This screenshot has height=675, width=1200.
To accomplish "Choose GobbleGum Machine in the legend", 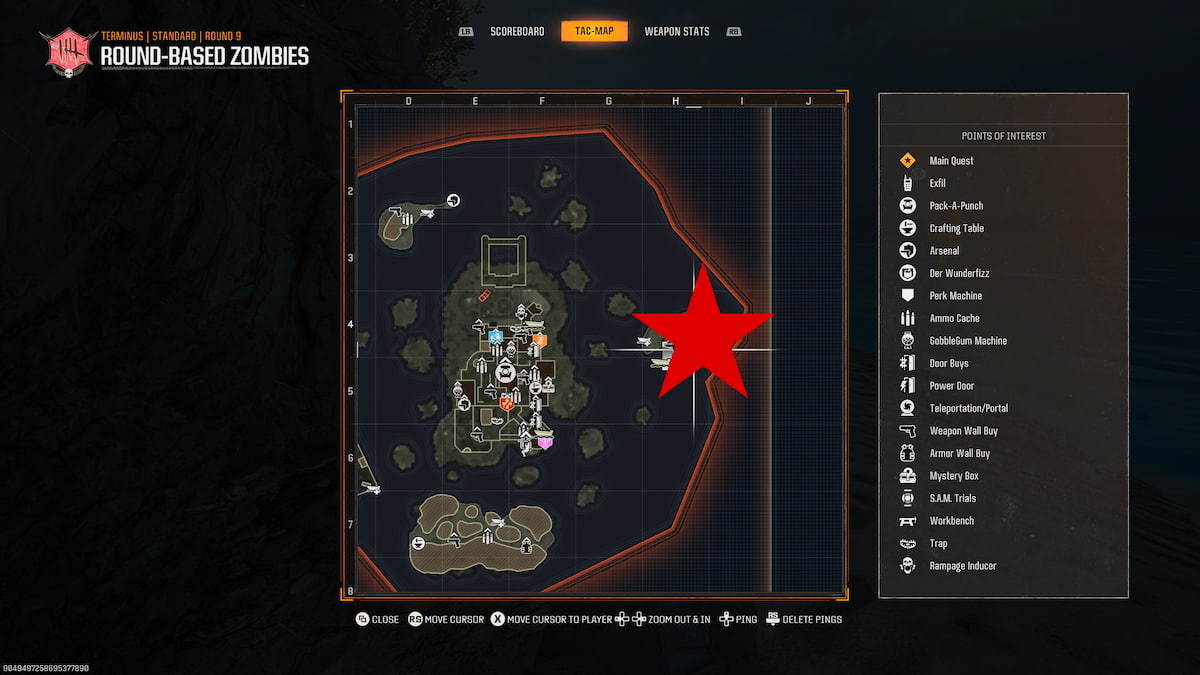I will pyautogui.click(x=967, y=341).
